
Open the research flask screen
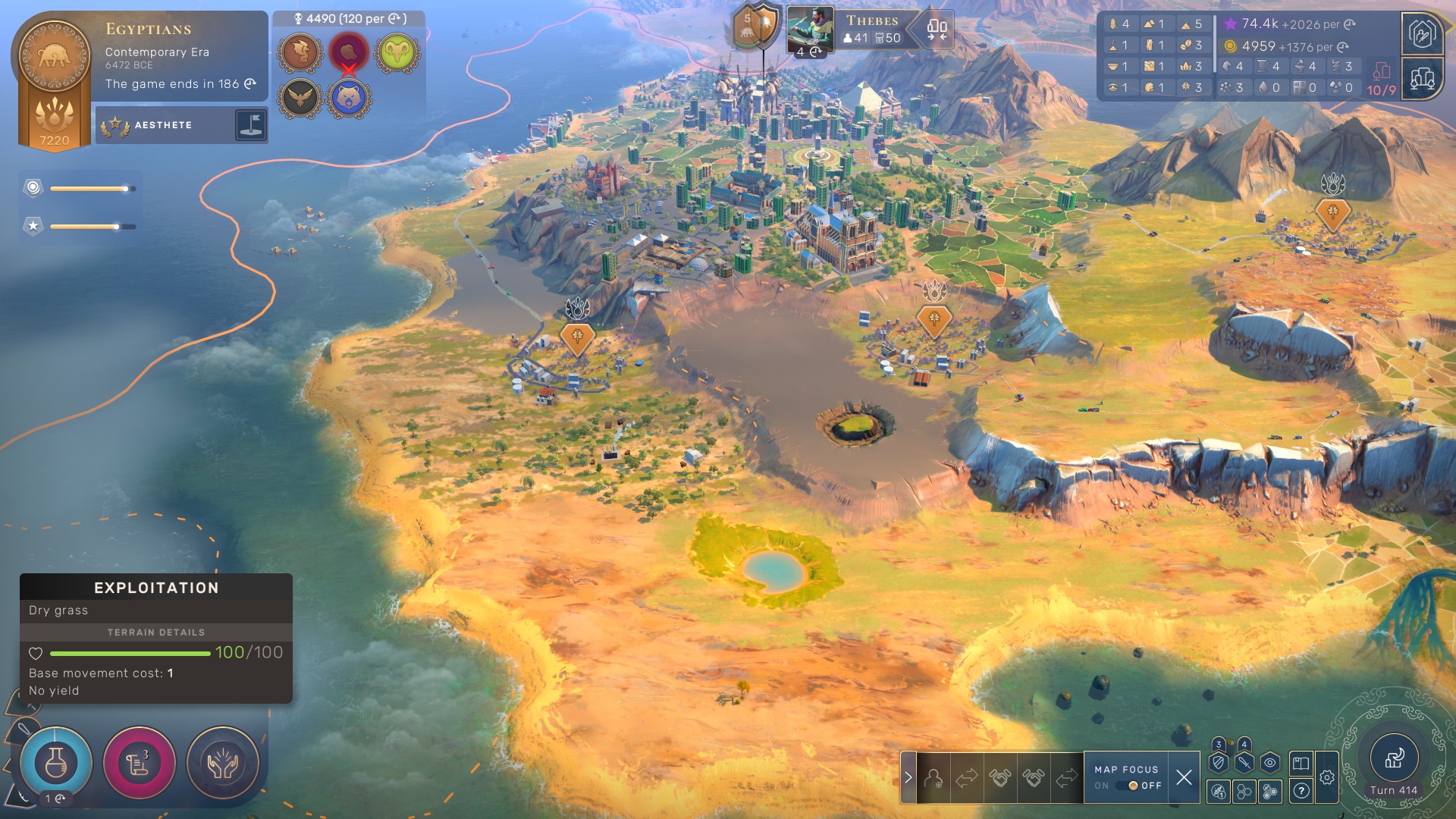(56, 763)
